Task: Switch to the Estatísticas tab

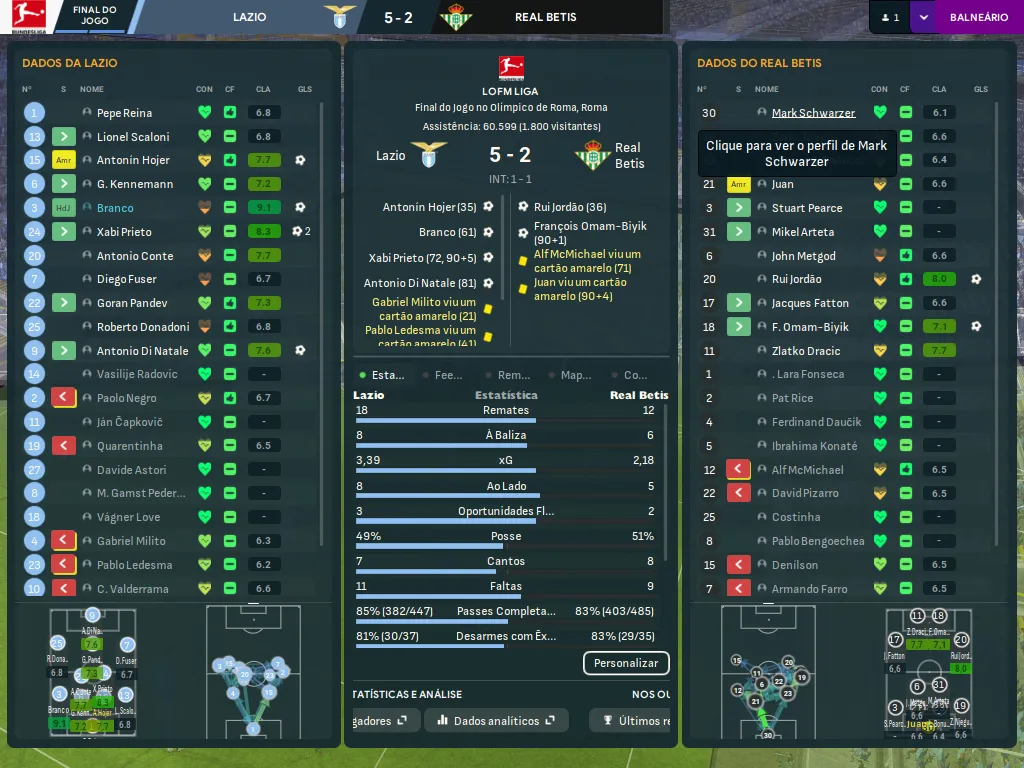Action: (x=382, y=375)
